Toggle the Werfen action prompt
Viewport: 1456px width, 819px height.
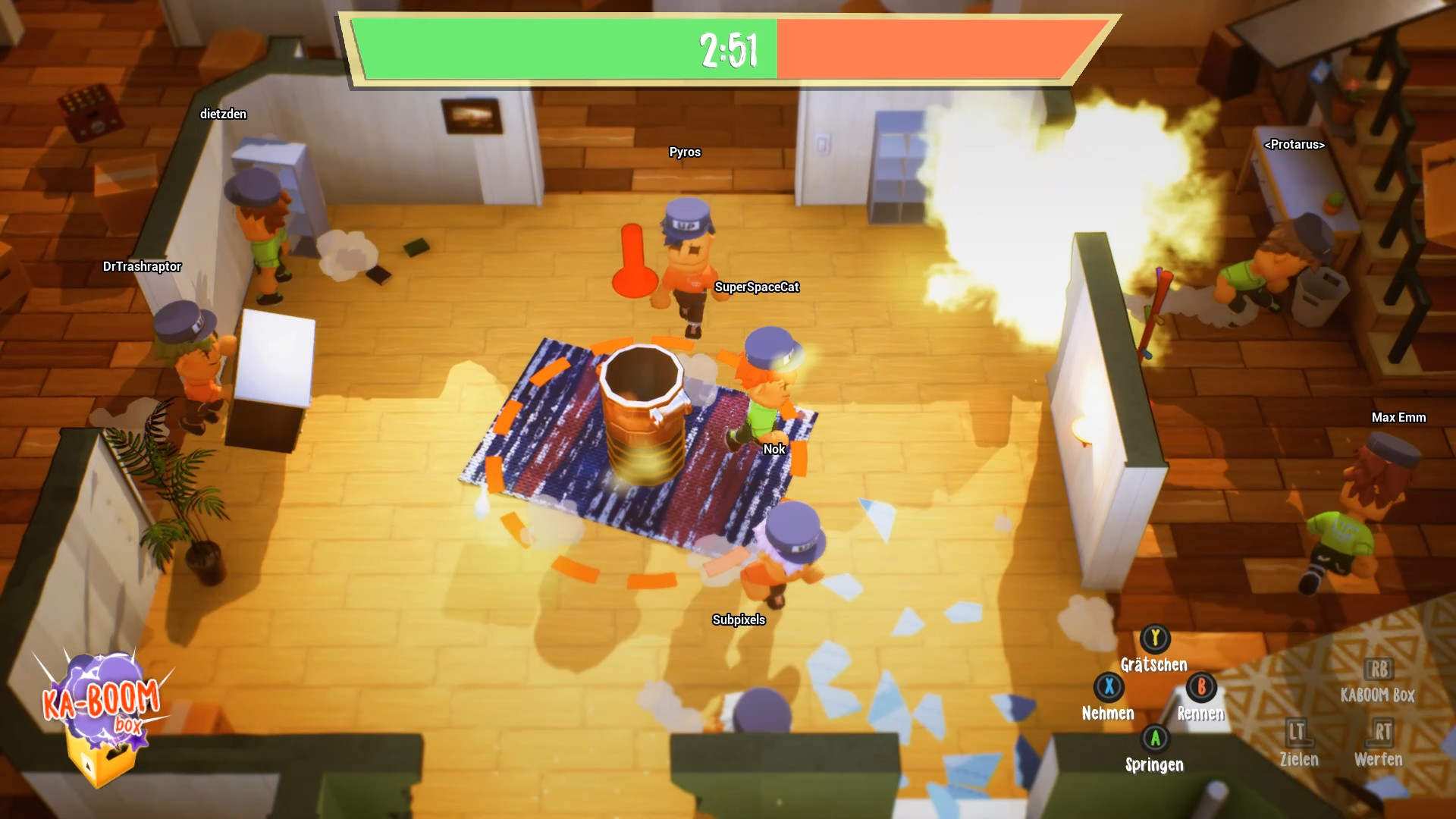[x=1380, y=760]
